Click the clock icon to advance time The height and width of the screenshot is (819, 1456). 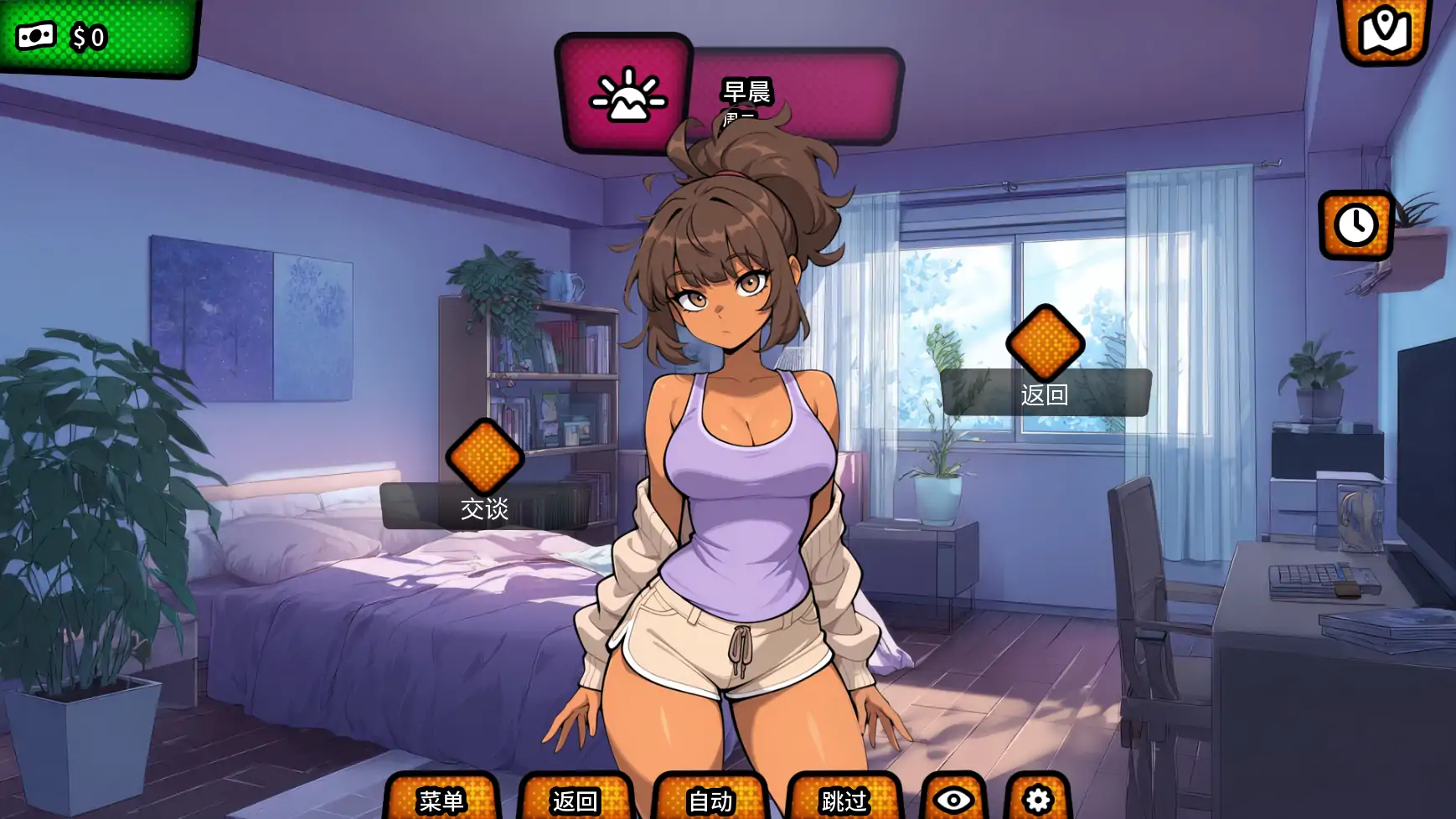[x=1355, y=224]
